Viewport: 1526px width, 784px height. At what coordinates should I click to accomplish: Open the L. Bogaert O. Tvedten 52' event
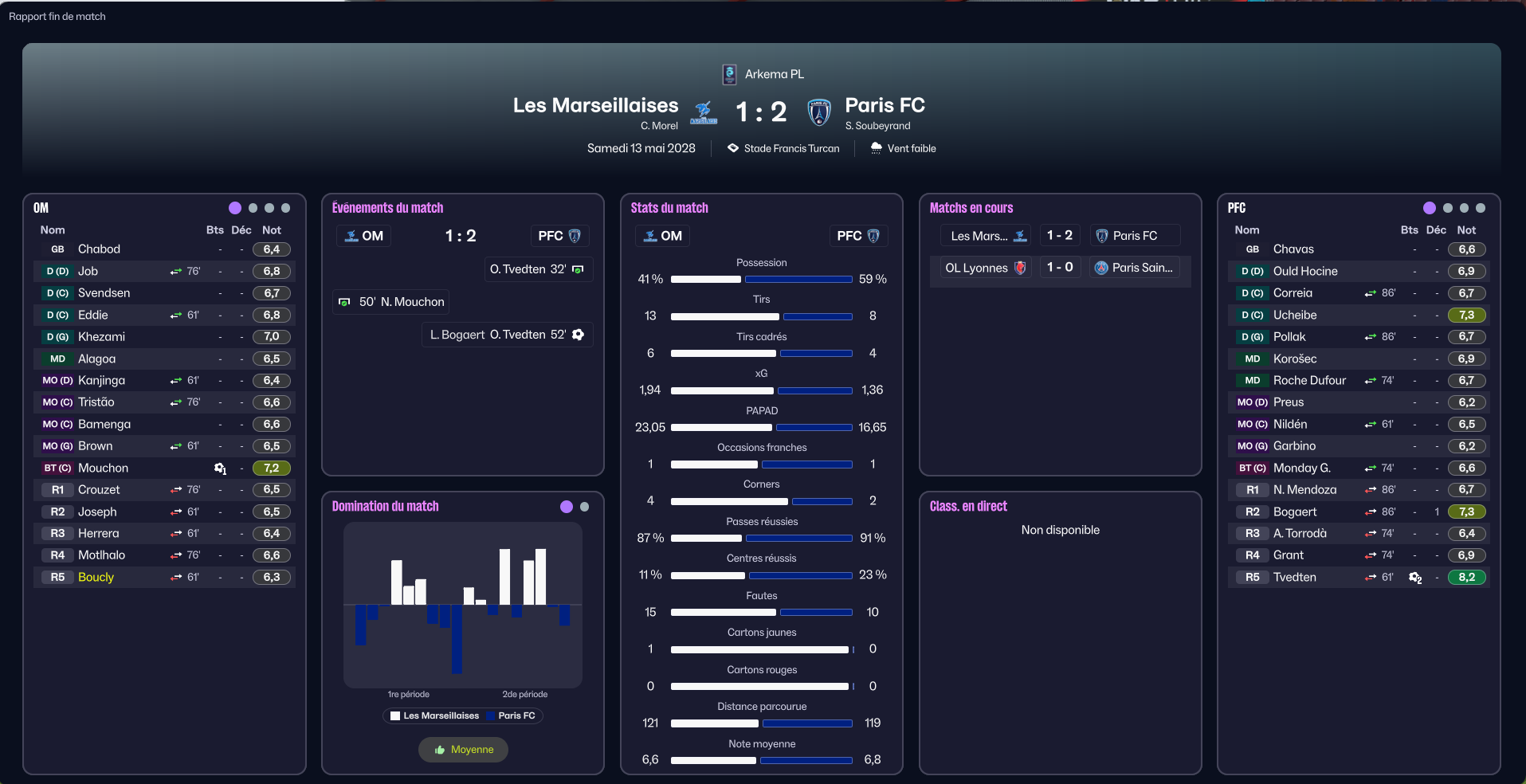pyautogui.click(x=507, y=335)
